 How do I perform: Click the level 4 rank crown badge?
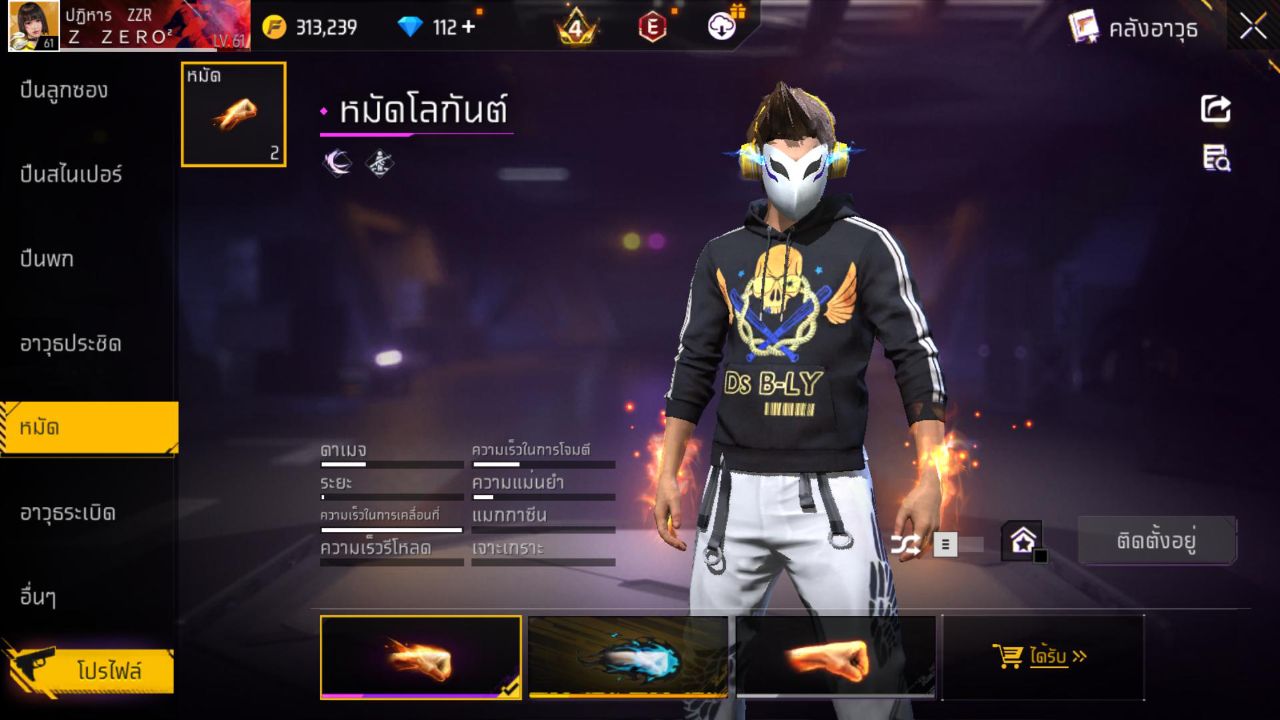(x=578, y=27)
